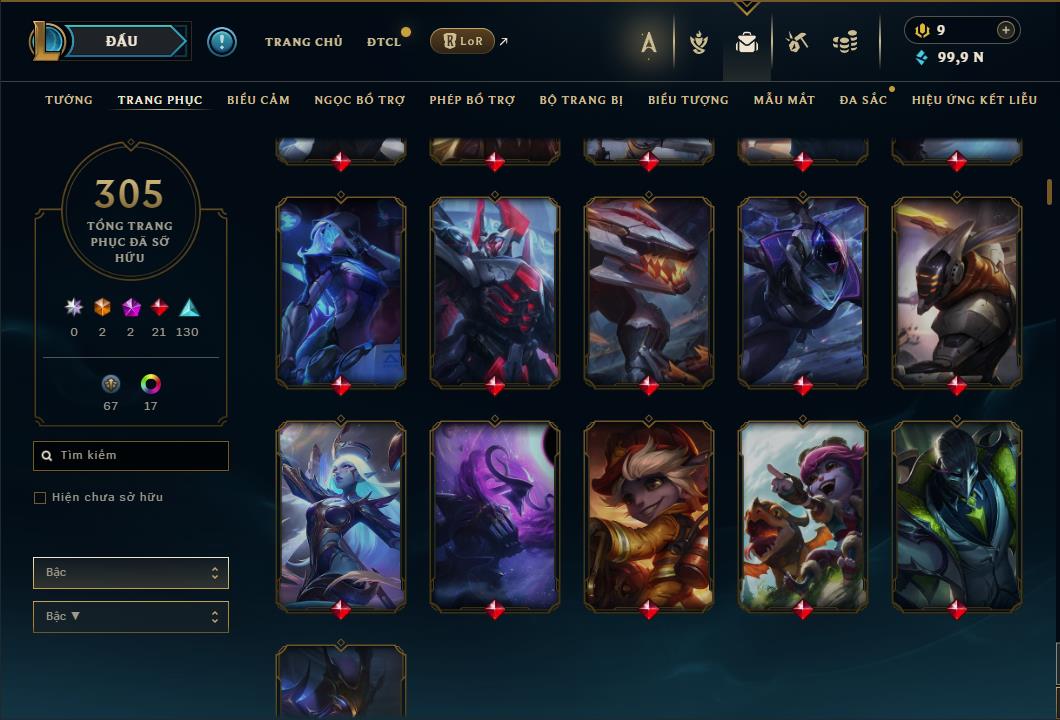The image size is (1060, 720).
Task: Switch to PHÉP BỔ TRỢ tab
Action: (472, 100)
